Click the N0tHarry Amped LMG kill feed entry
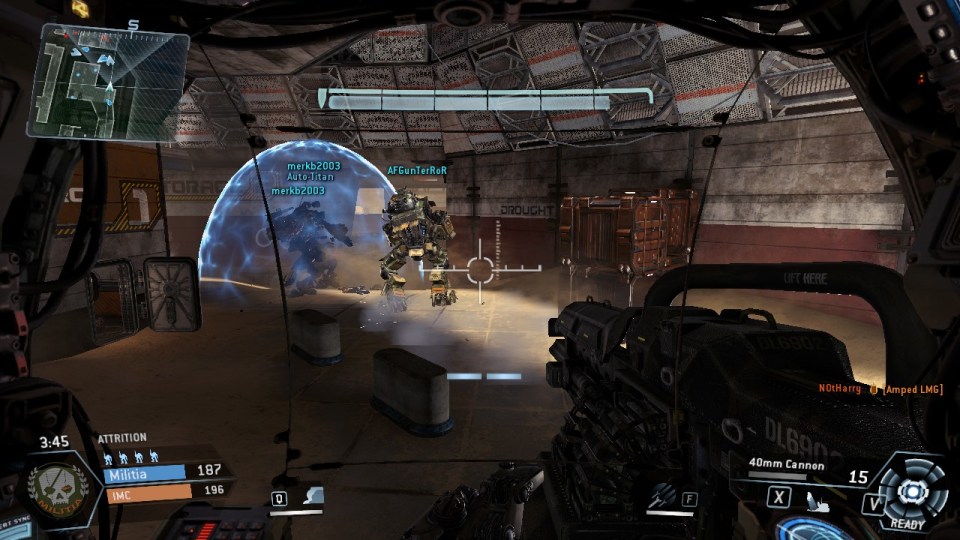960x540 pixels. click(x=880, y=388)
